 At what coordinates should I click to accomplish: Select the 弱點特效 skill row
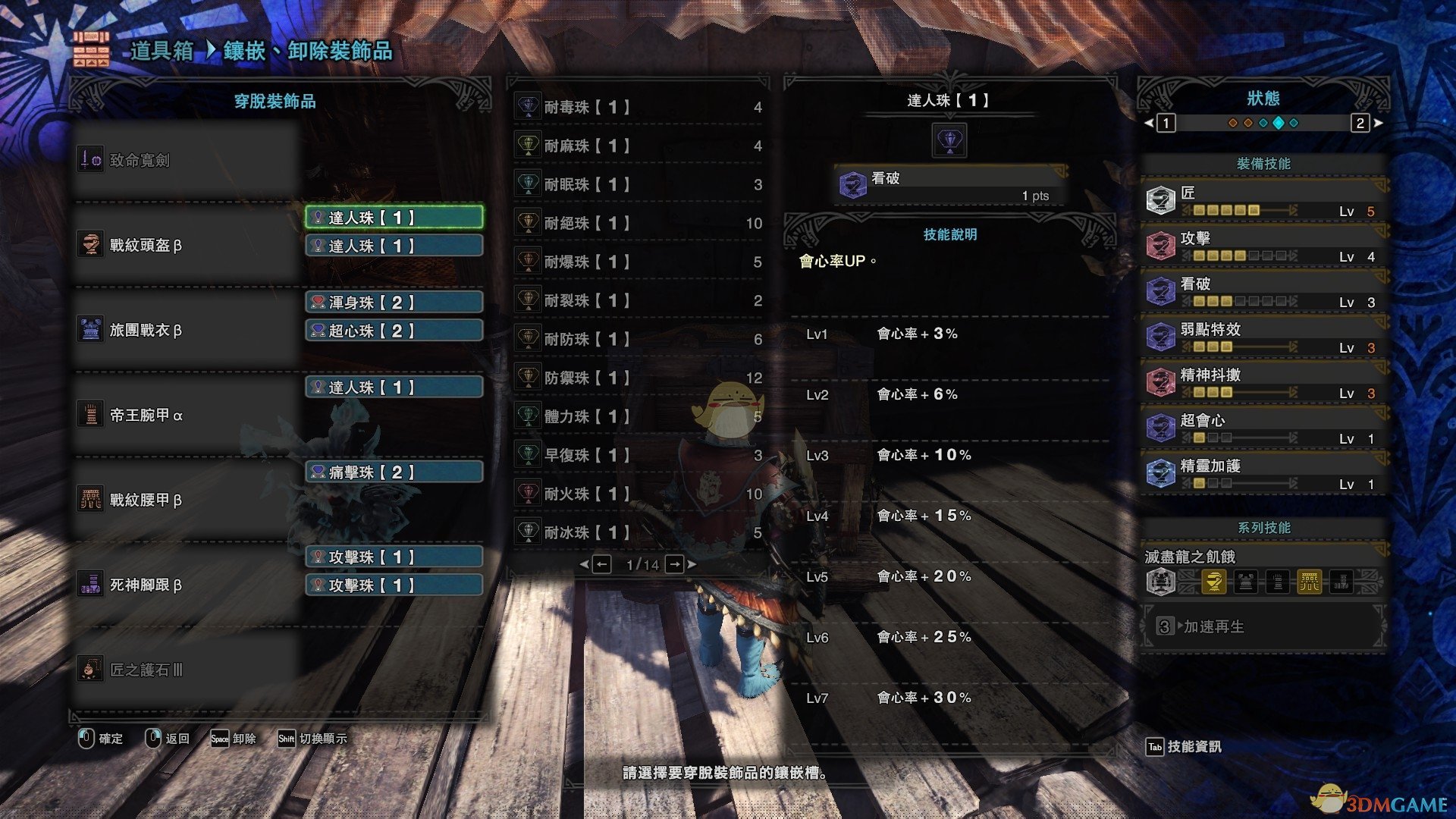coord(1263,336)
